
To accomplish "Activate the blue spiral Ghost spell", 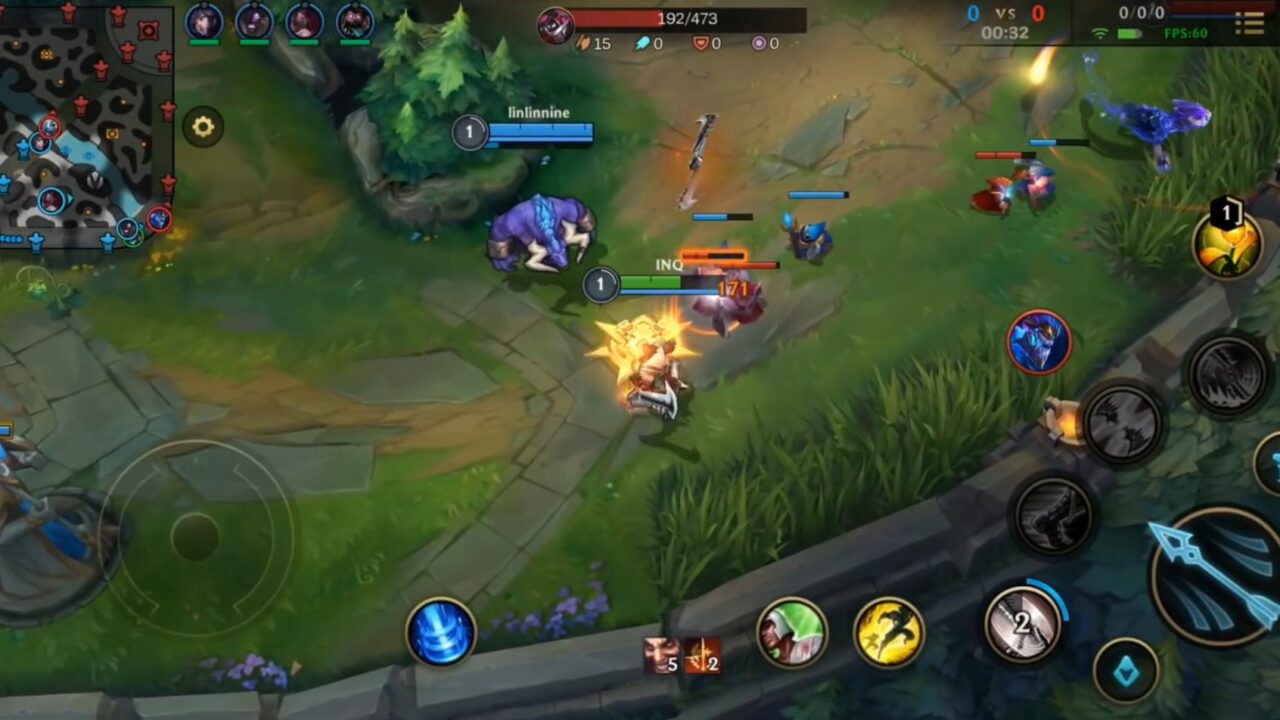I will (441, 629).
